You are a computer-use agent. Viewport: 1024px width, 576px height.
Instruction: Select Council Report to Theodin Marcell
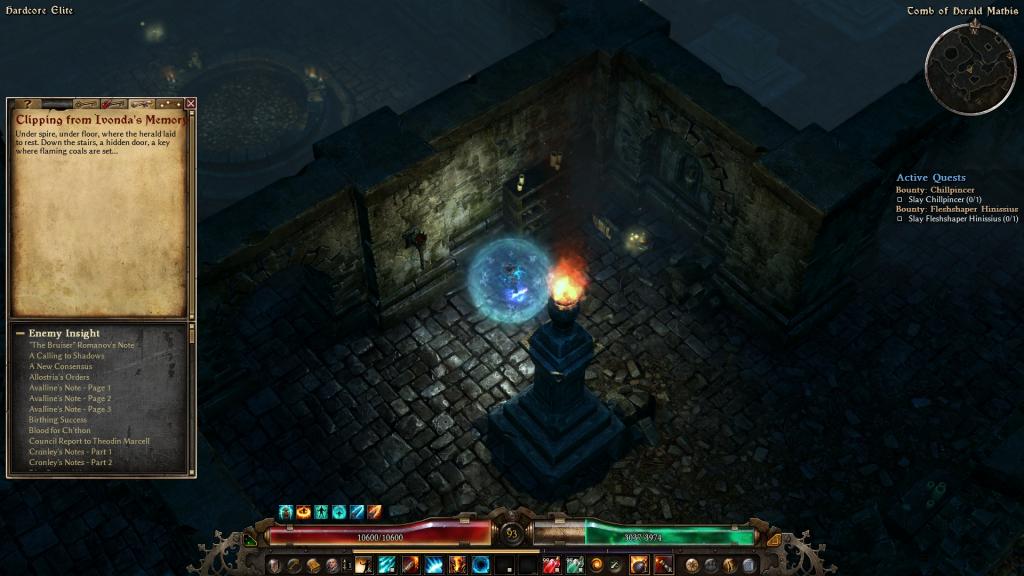click(x=90, y=441)
